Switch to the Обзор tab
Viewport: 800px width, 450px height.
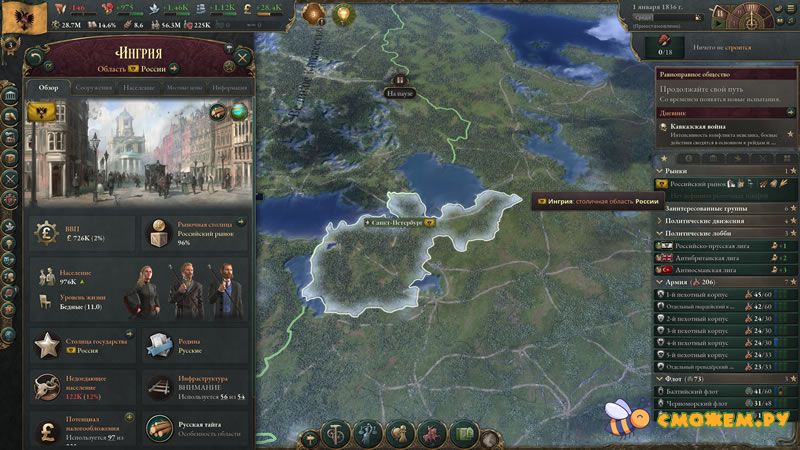[49, 88]
